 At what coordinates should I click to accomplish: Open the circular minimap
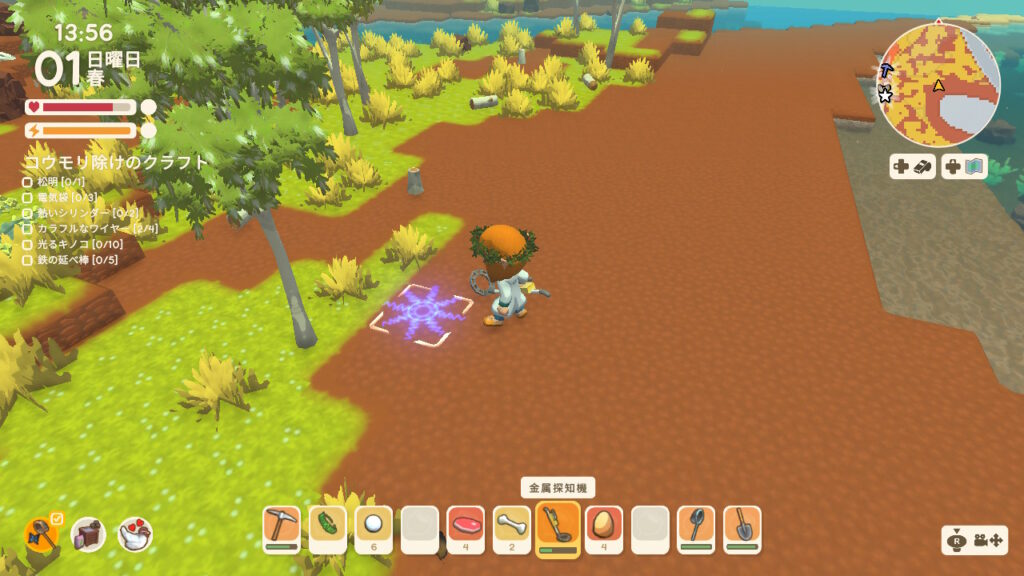point(938,84)
